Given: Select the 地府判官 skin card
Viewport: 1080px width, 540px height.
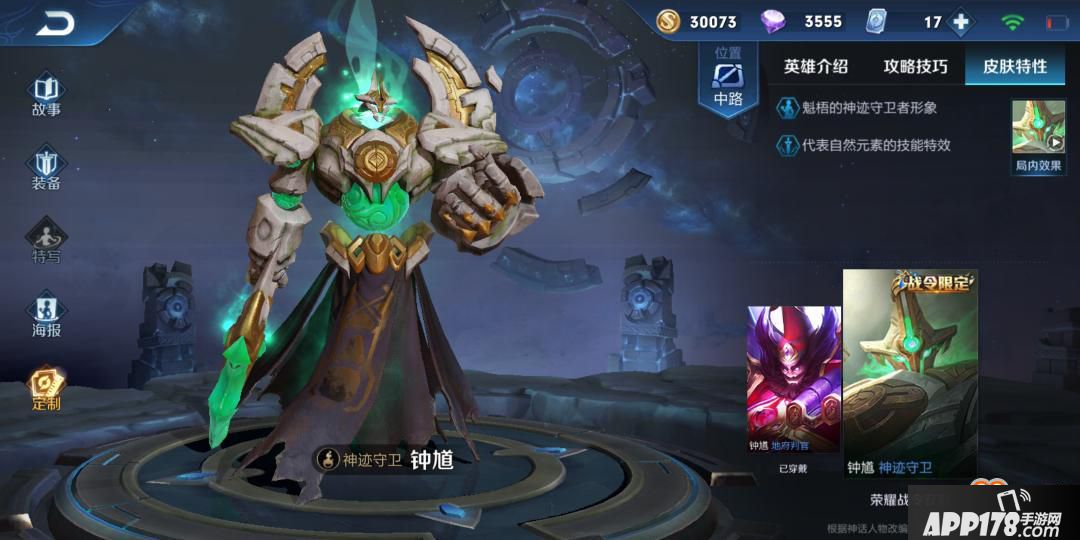Looking at the screenshot, I should [794, 385].
